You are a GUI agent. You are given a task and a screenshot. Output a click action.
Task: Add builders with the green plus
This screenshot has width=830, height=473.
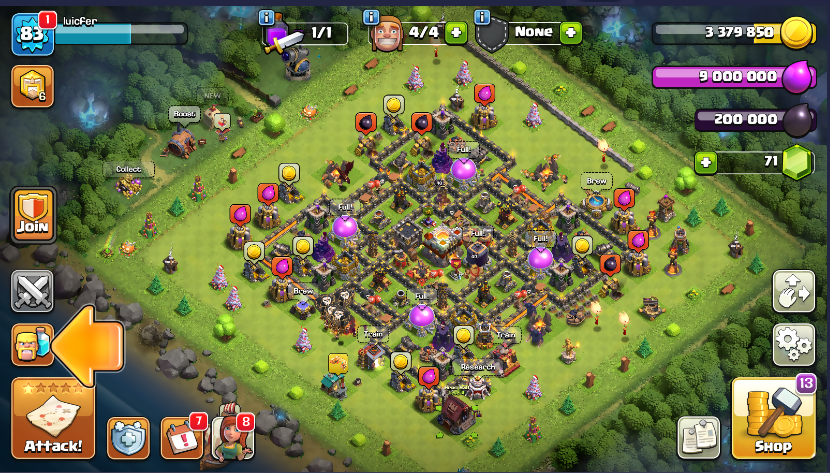click(x=456, y=32)
